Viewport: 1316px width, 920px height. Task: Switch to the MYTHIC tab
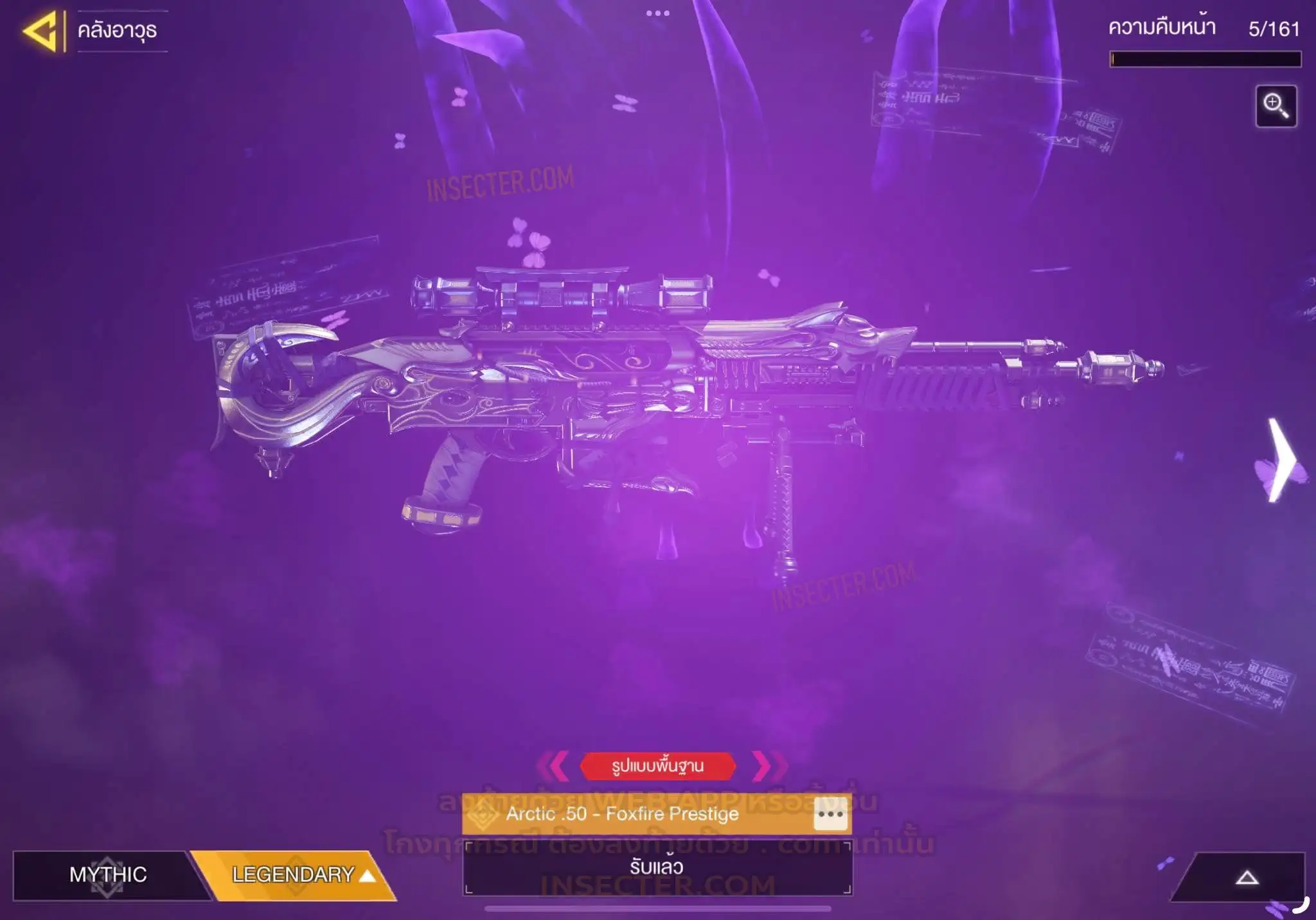pos(108,874)
